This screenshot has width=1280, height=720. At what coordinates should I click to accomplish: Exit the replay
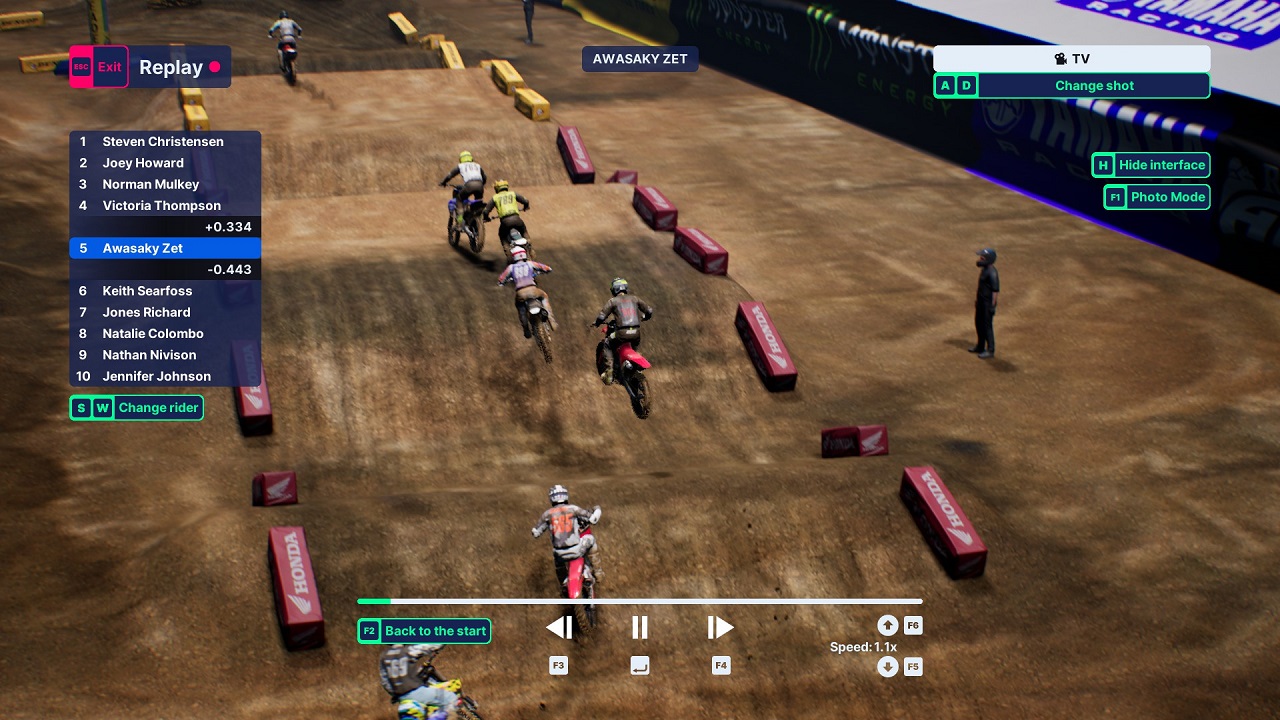pyautogui.click(x=99, y=67)
